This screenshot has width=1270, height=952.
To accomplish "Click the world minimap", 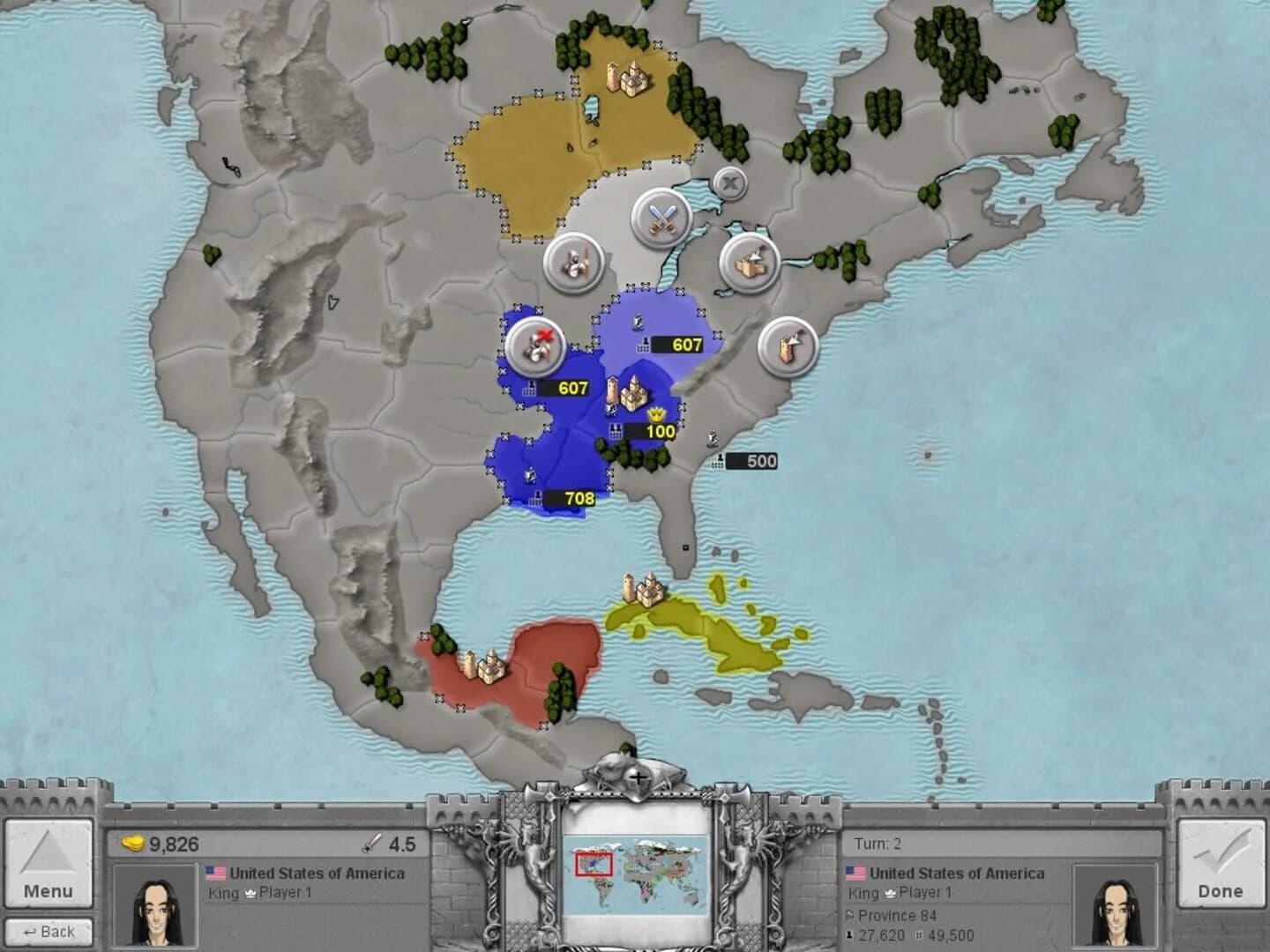I will pos(635,872).
